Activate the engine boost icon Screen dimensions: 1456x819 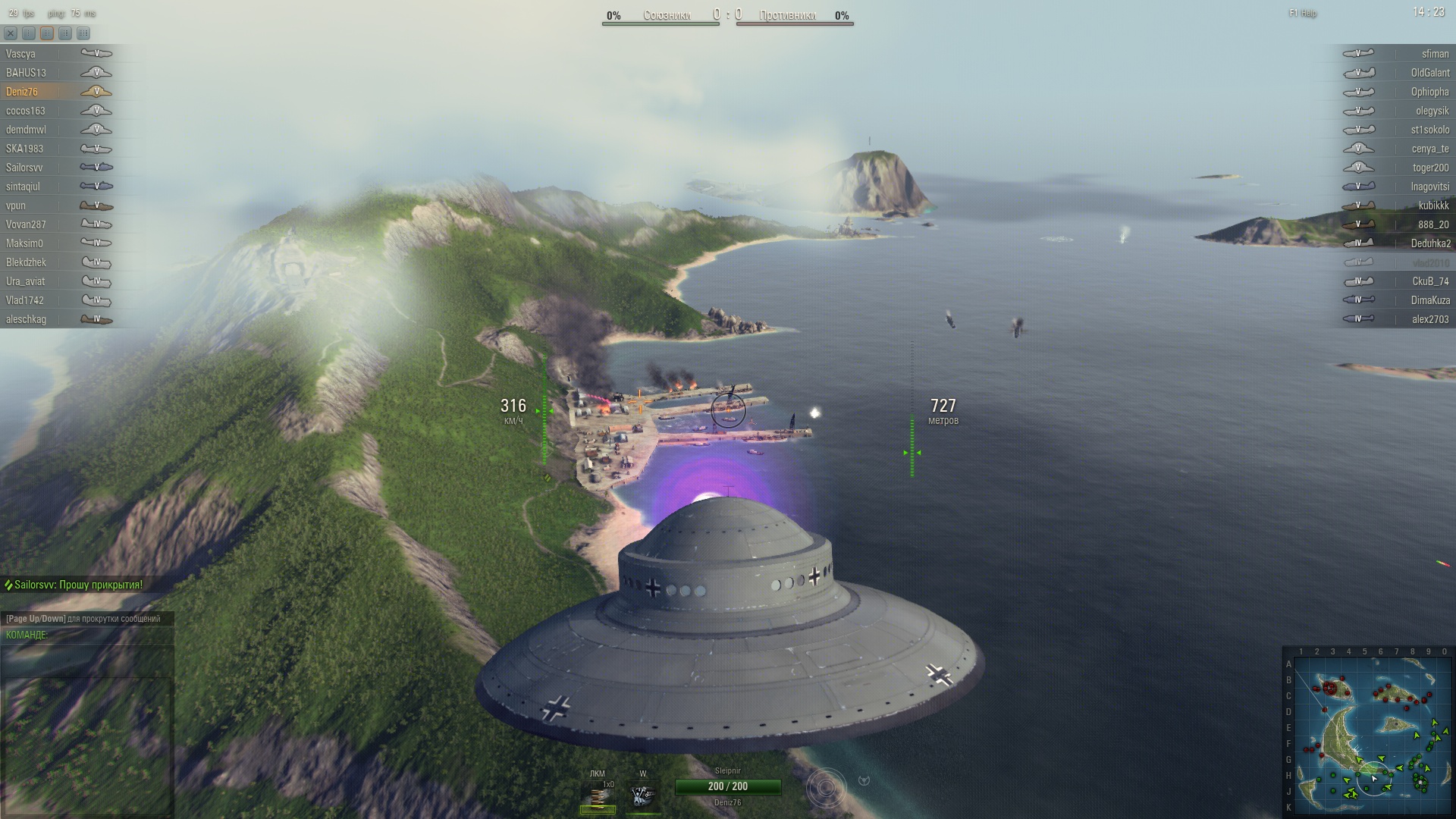click(x=643, y=796)
